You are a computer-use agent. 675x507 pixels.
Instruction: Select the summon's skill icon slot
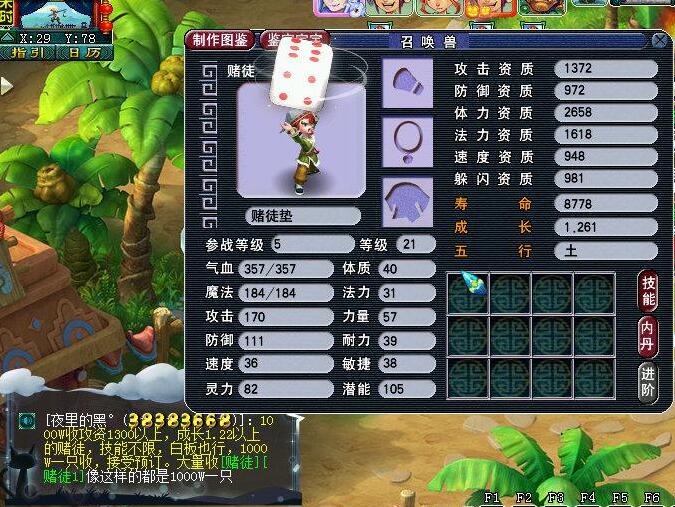coord(468,292)
